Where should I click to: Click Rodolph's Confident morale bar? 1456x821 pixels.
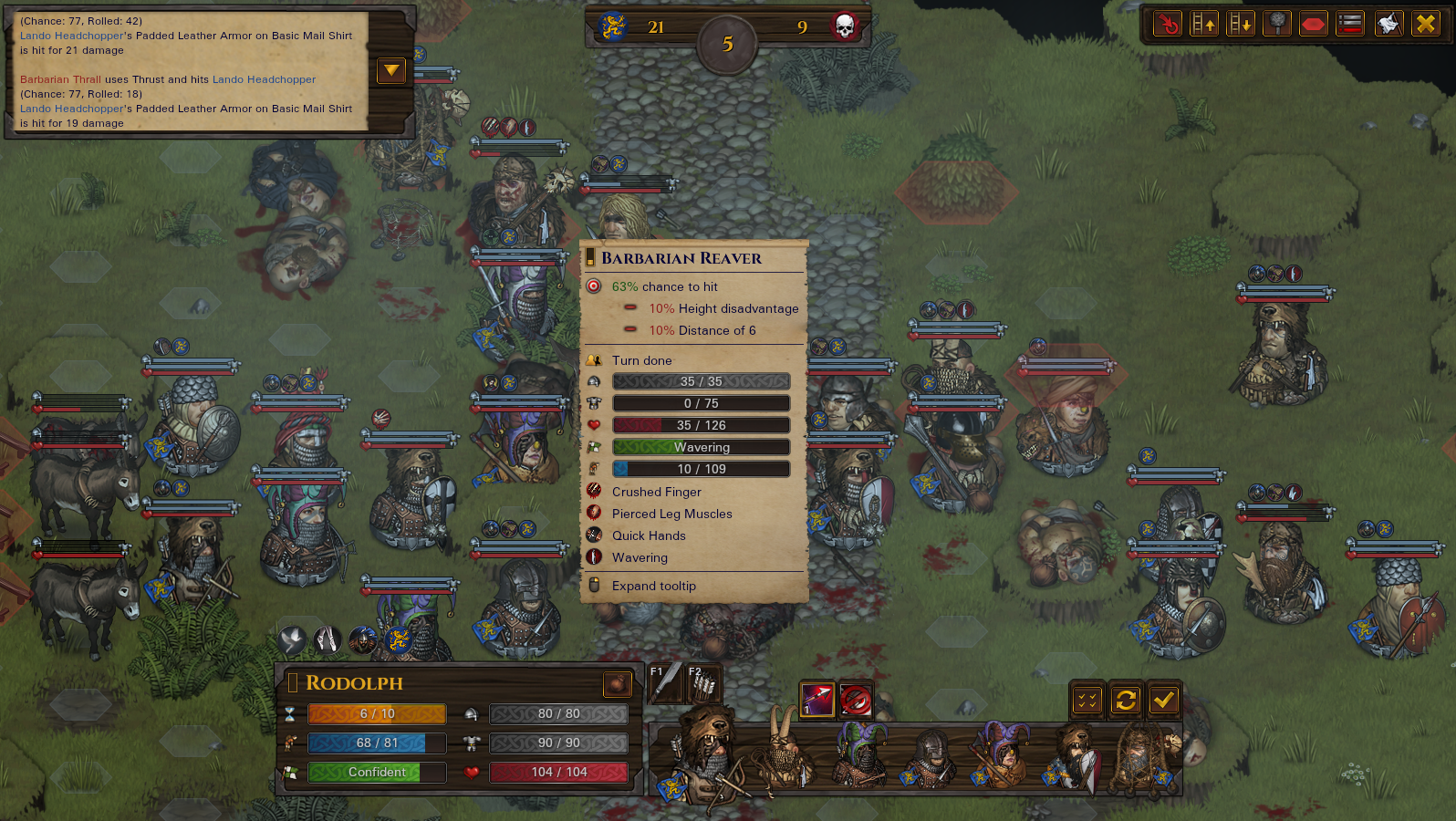pyautogui.click(x=376, y=773)
